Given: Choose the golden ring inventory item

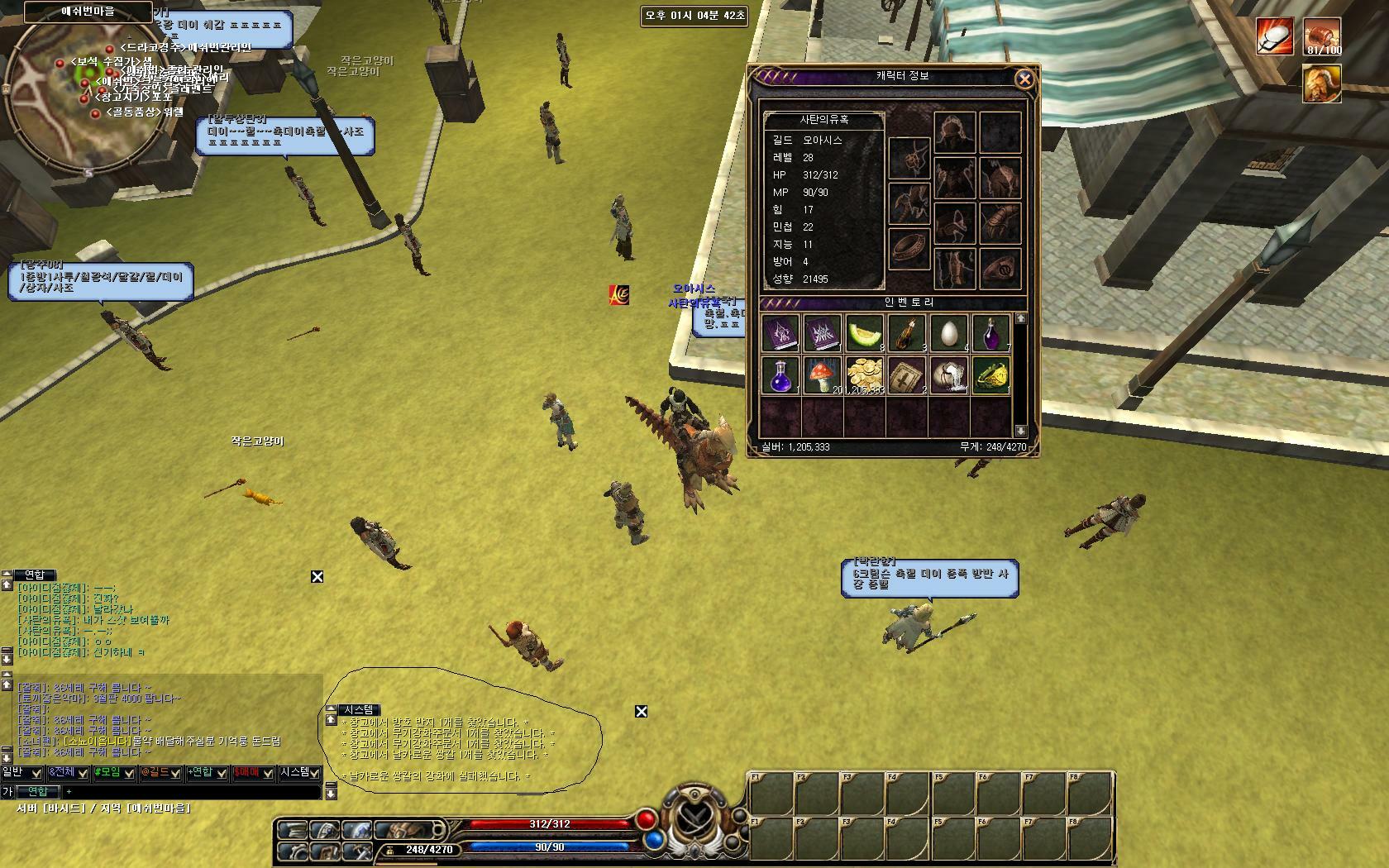Looking at the screenshot, I should (x=990, y=375).
